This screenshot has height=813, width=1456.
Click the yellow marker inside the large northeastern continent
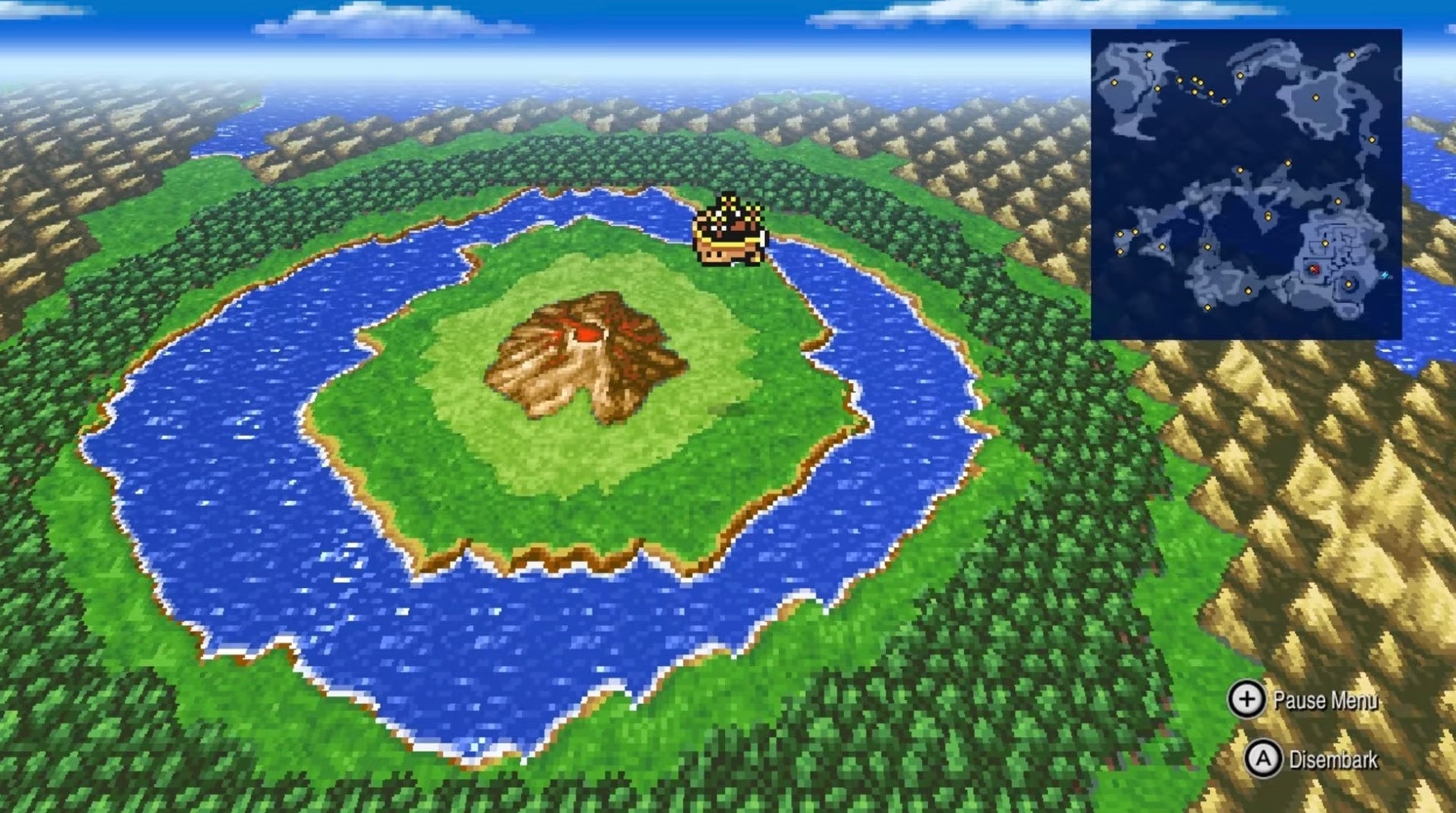point(1315,98)
